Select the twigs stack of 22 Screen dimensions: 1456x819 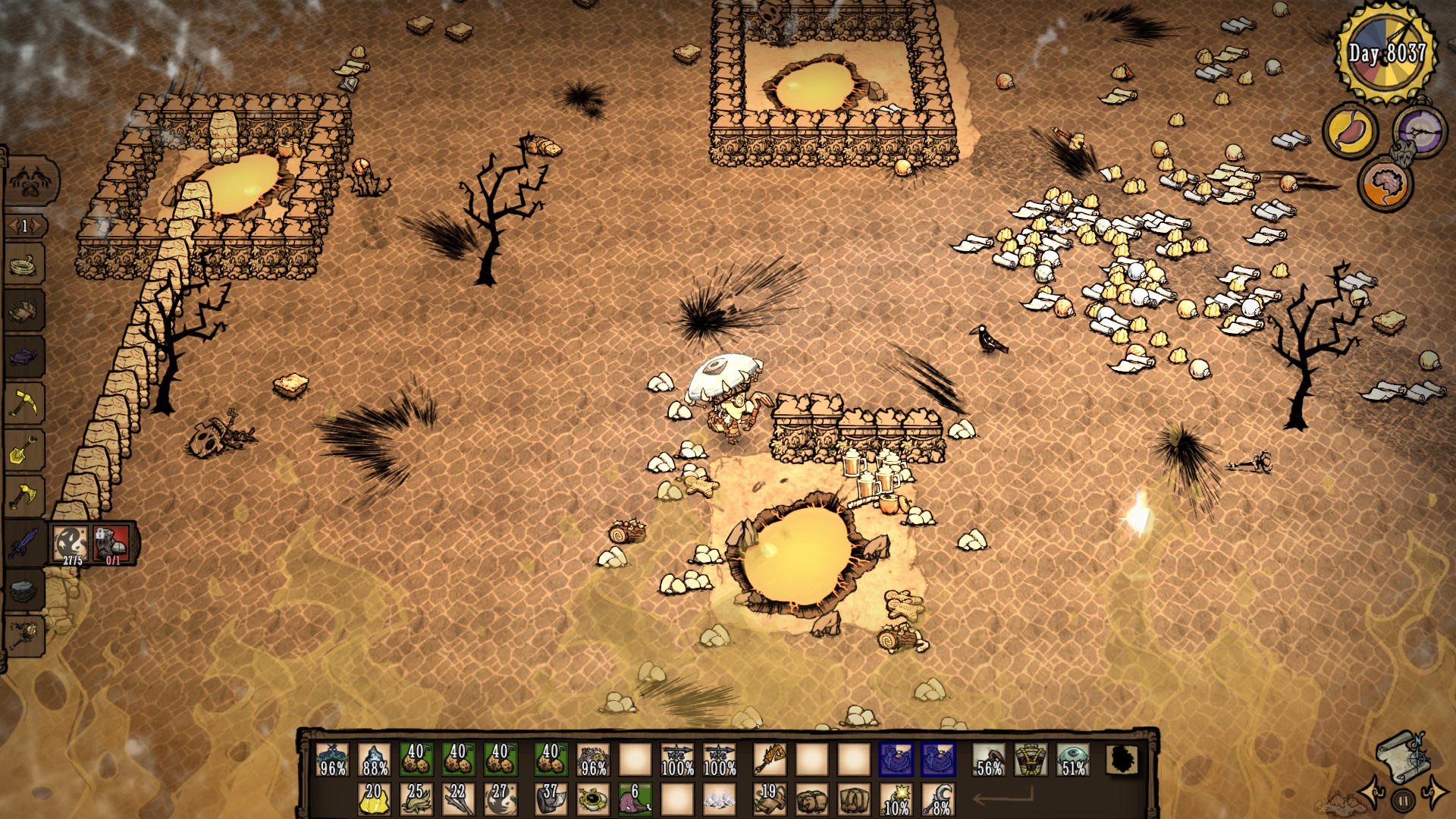point(457,799)
